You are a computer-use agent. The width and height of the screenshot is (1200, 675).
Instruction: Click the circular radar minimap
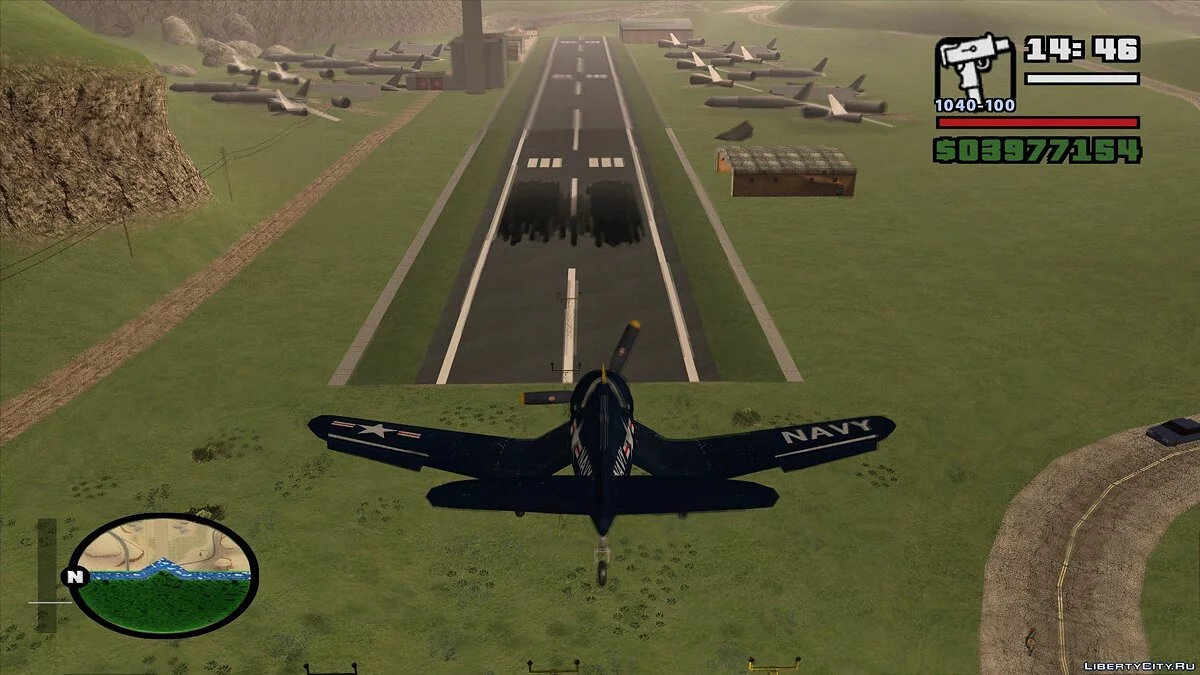[164, 575]
